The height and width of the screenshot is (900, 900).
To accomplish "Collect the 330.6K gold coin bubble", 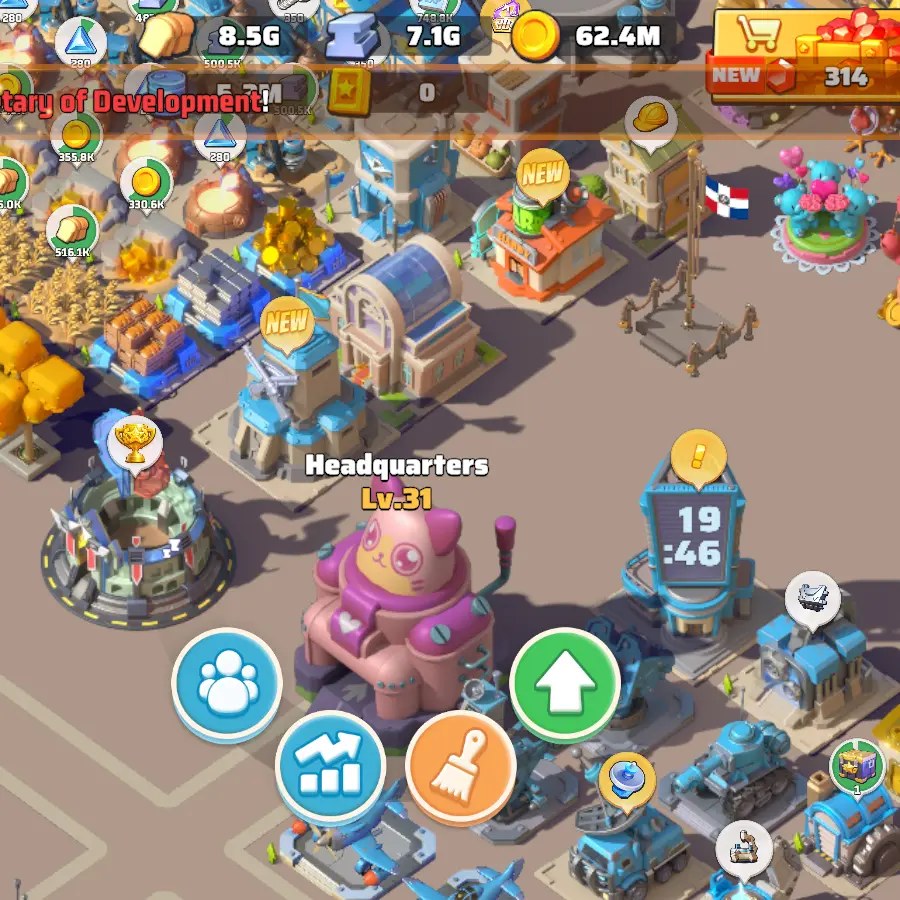I will [x=146, y=184].
